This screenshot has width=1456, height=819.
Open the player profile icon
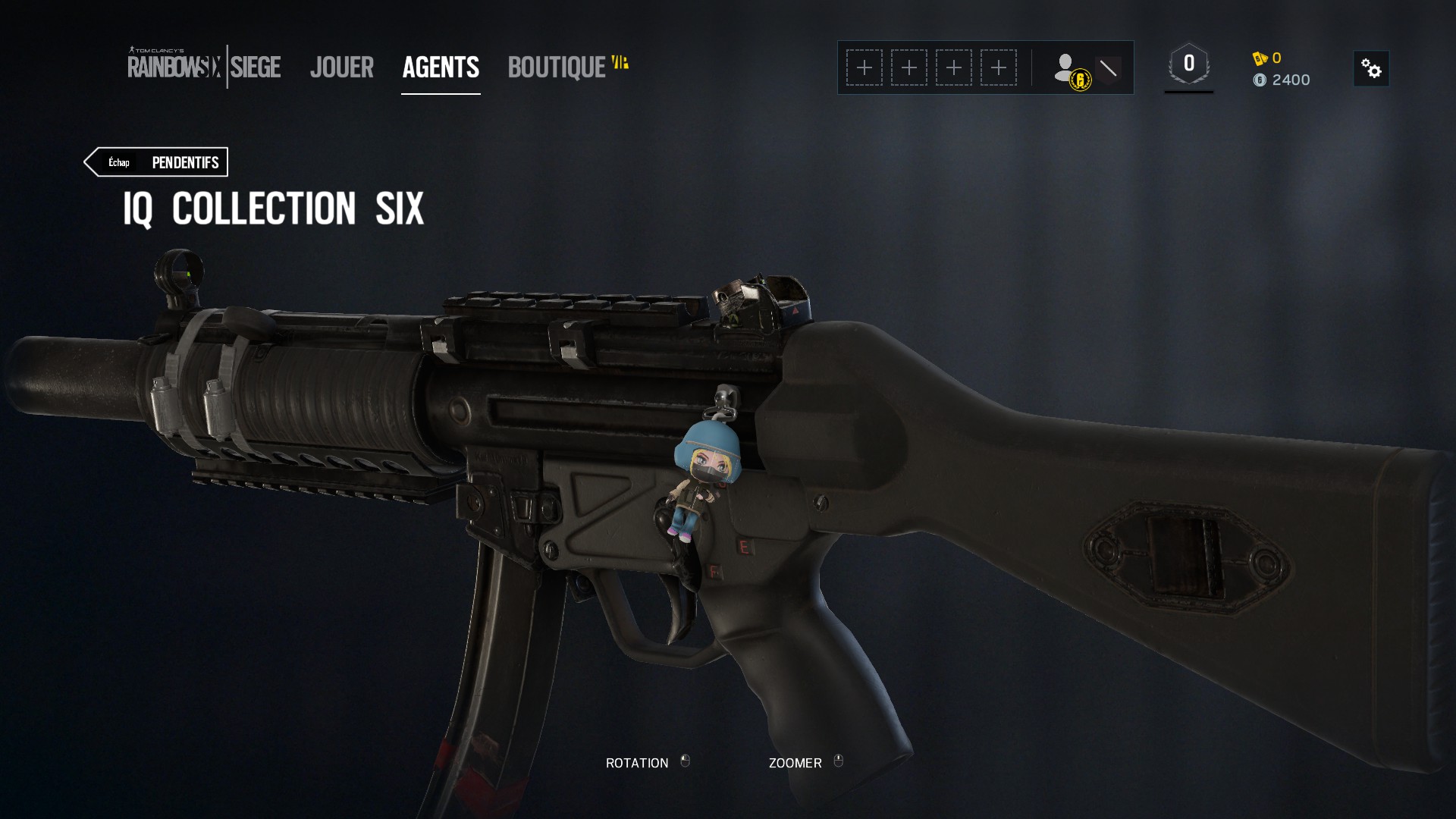(1071, 70)
